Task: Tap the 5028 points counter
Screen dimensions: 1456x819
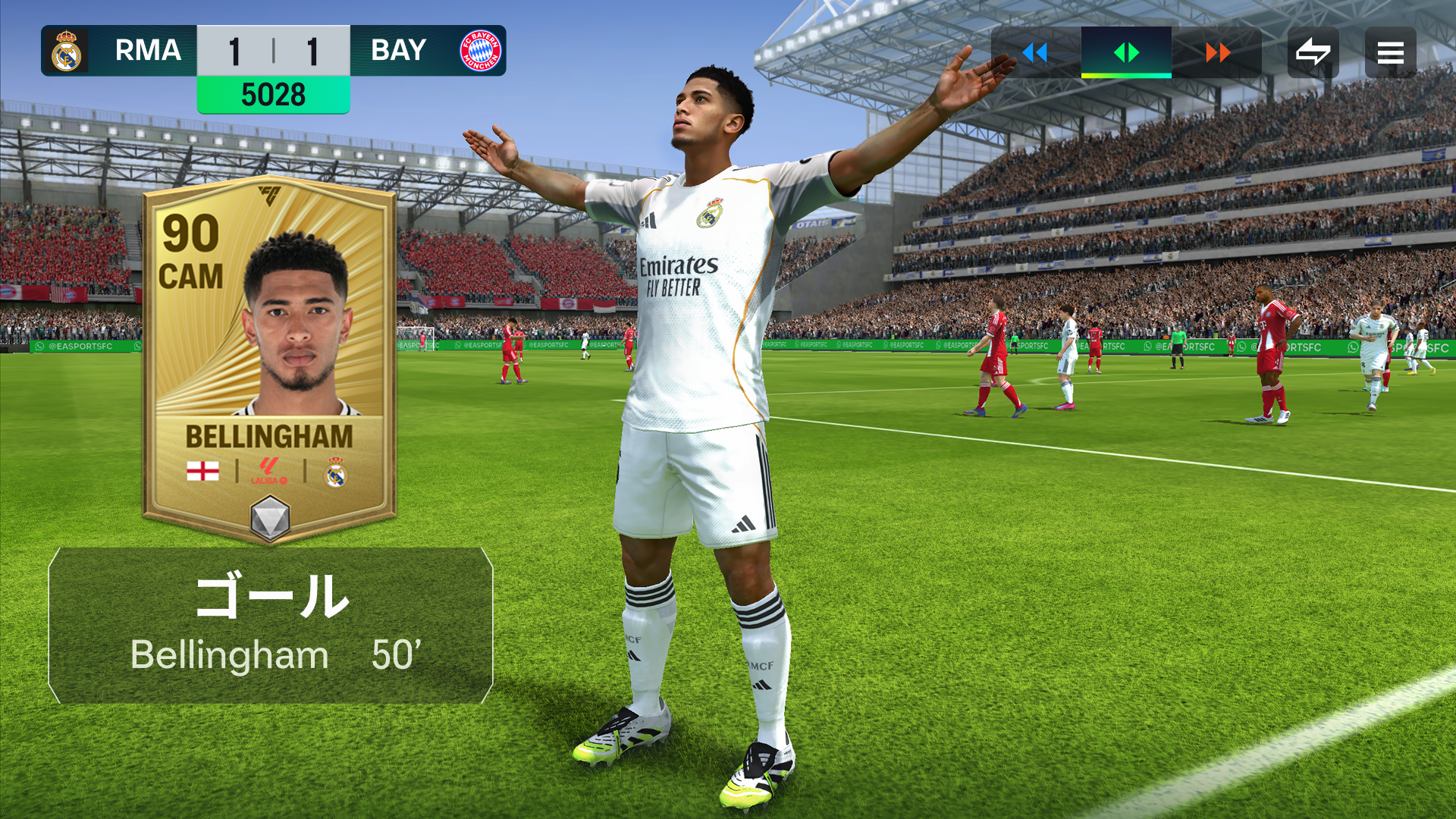Action: [273, 95]
